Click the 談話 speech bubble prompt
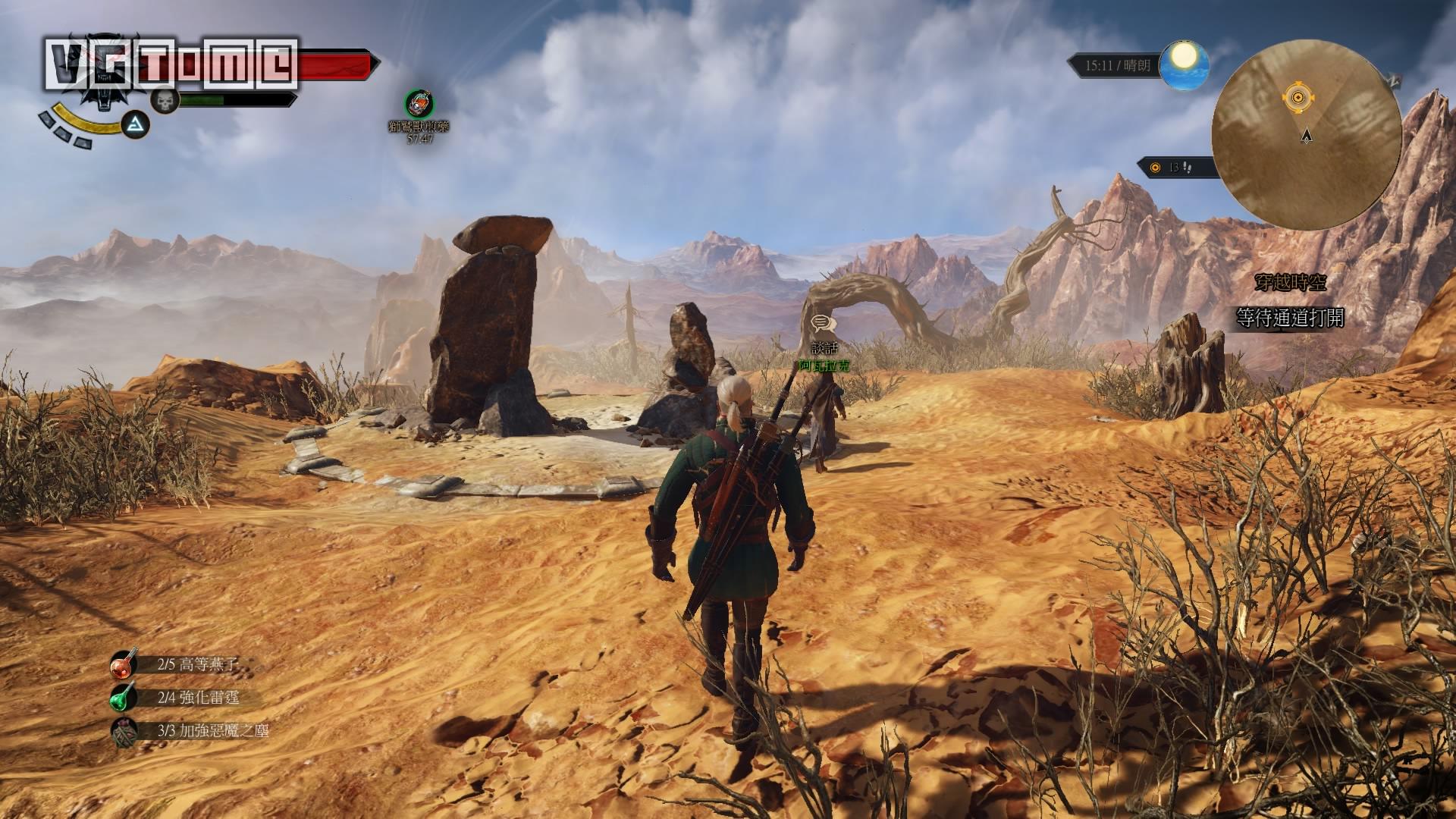The height and width of the screenshot is (819, 1456). (822, 325)
